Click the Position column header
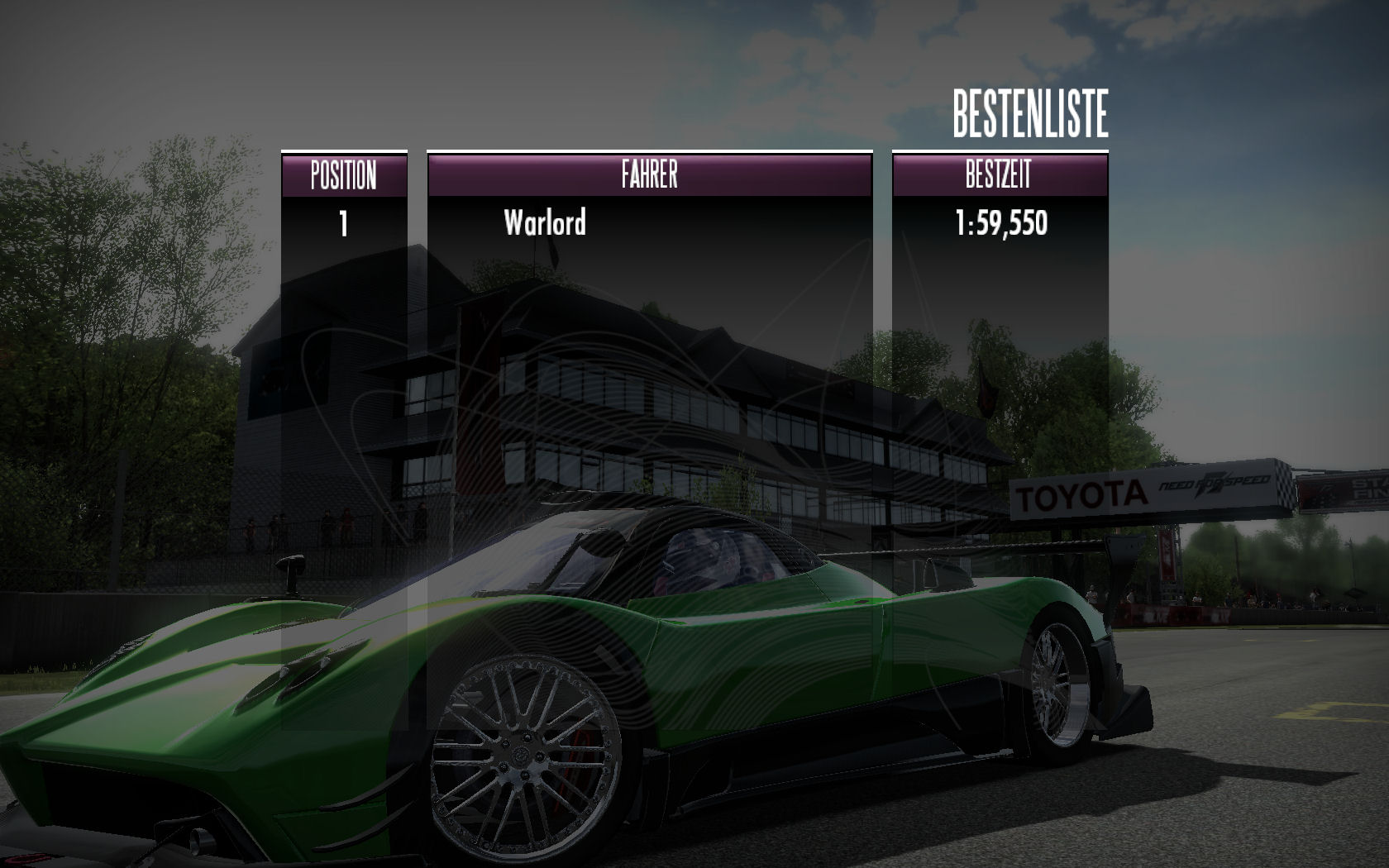 [x=344, y=175]
